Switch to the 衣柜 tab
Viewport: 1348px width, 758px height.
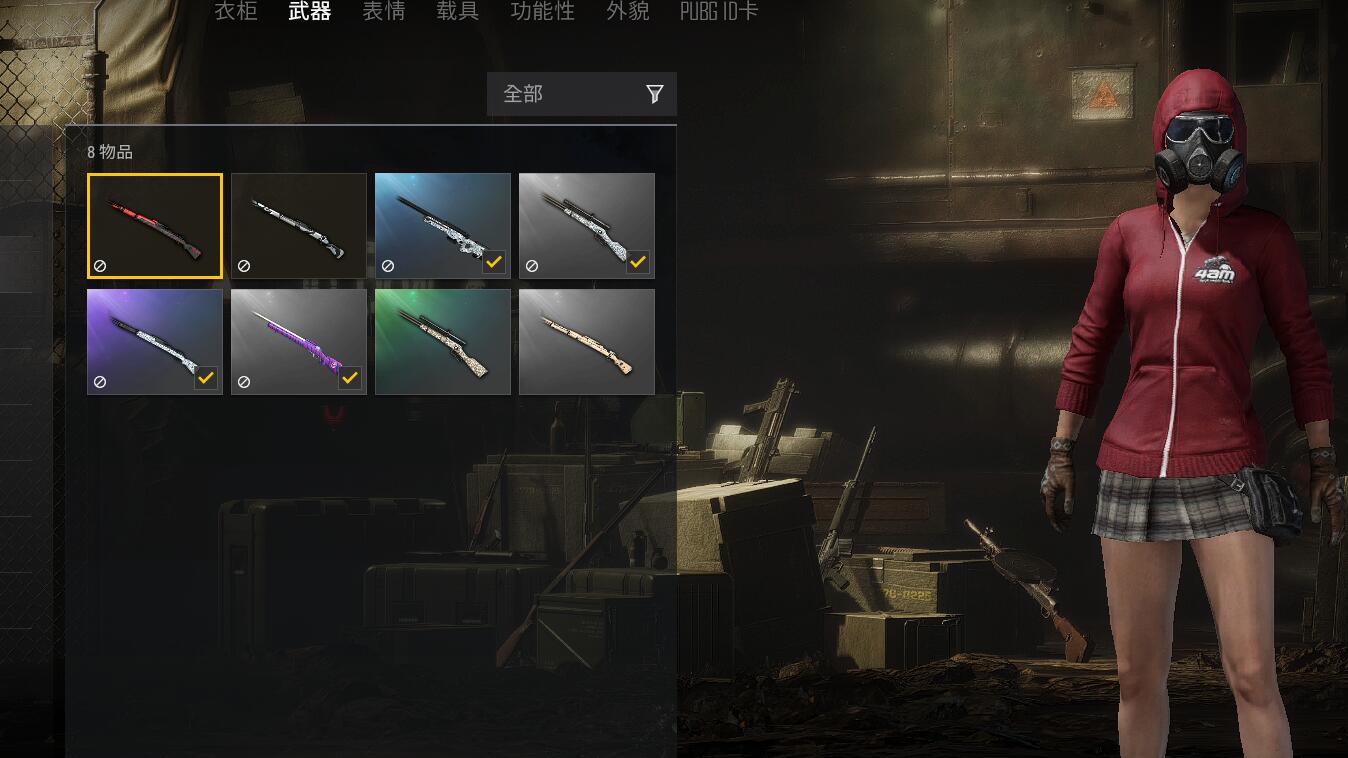(x=236, y=12)
